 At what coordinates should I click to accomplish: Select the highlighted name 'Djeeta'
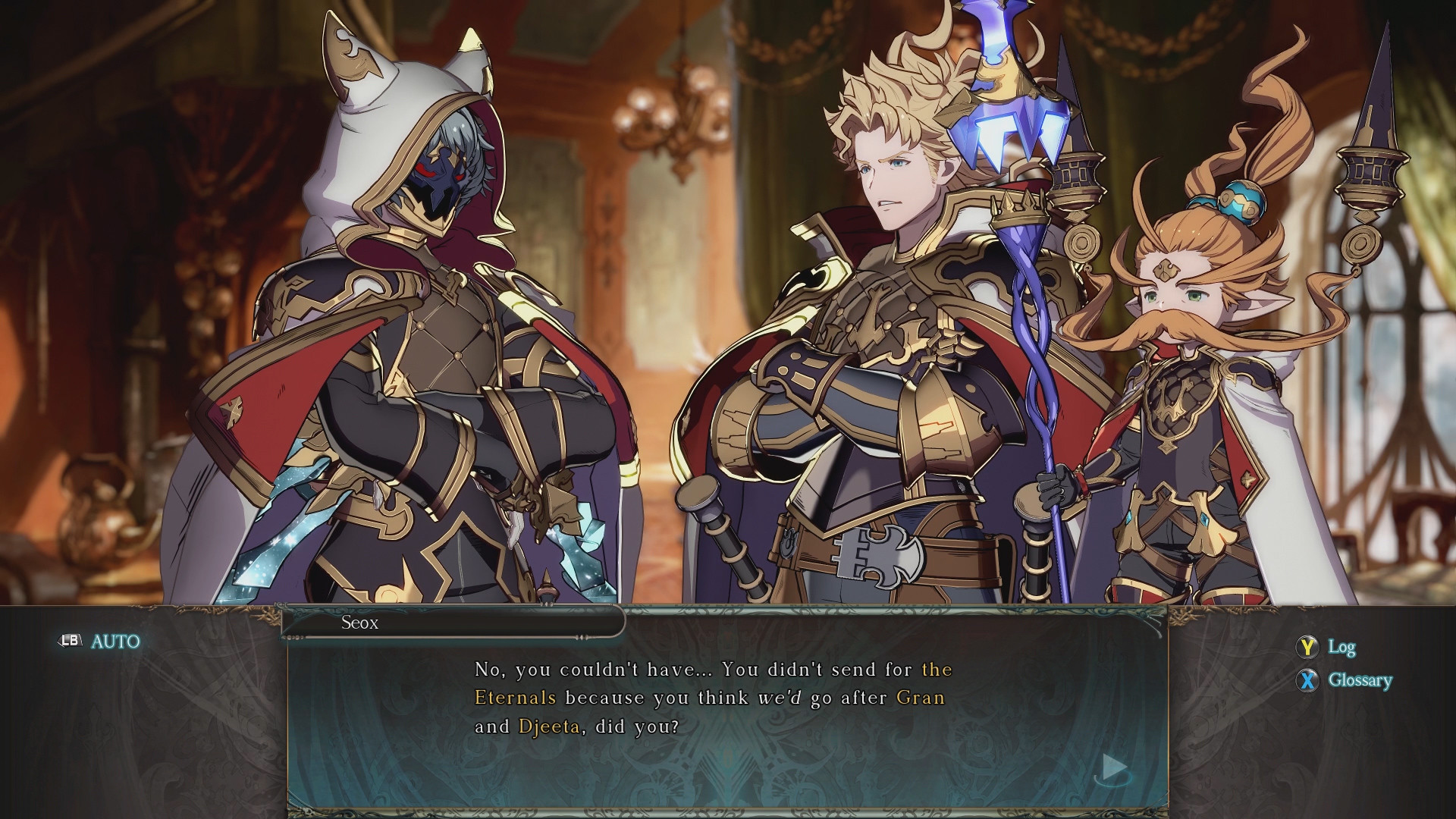pos(549,726)
